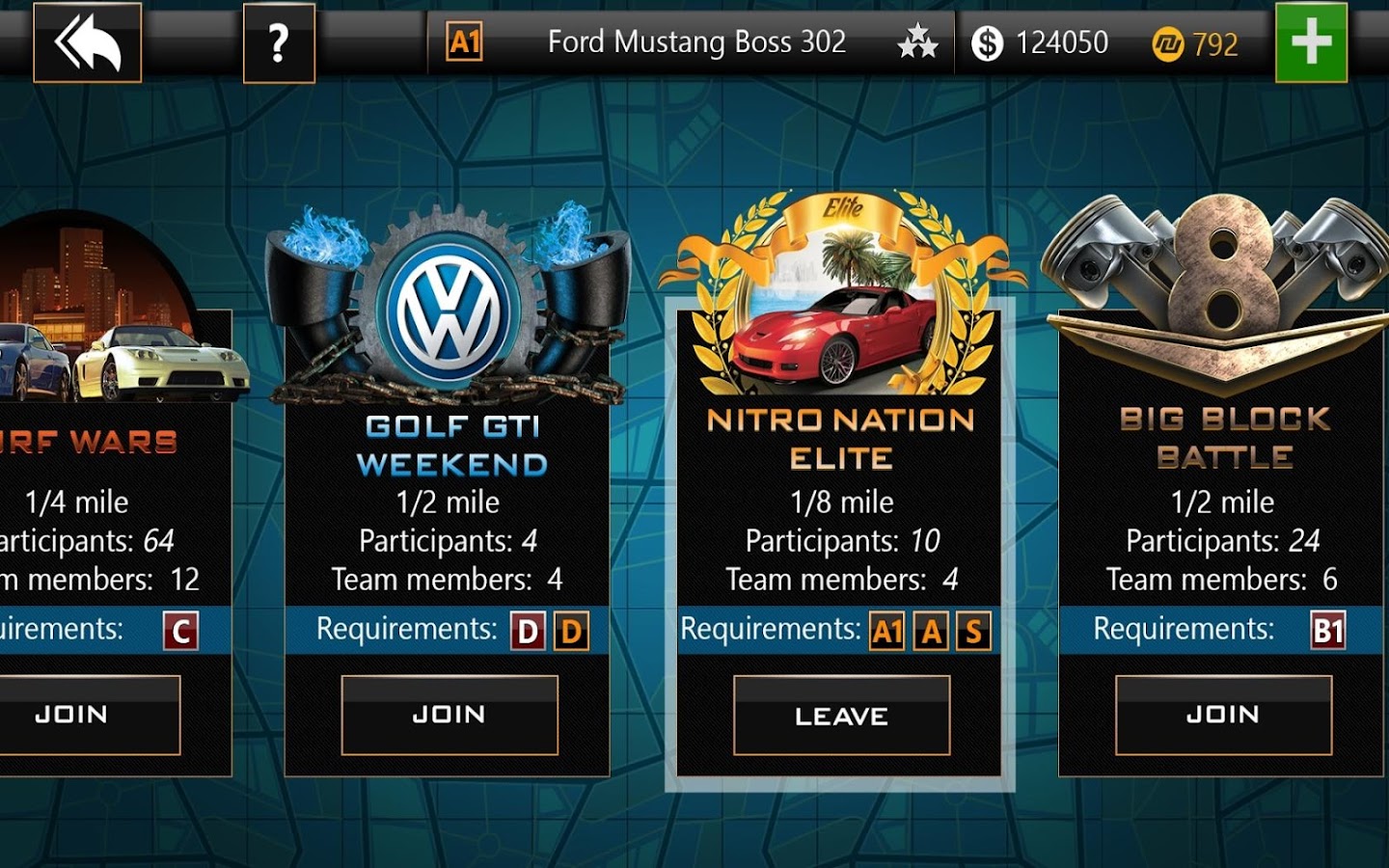Select the first D requirement on Golf GTI Weekend
This screenshot has height=868, width=1389.
(x=526, y=630)
